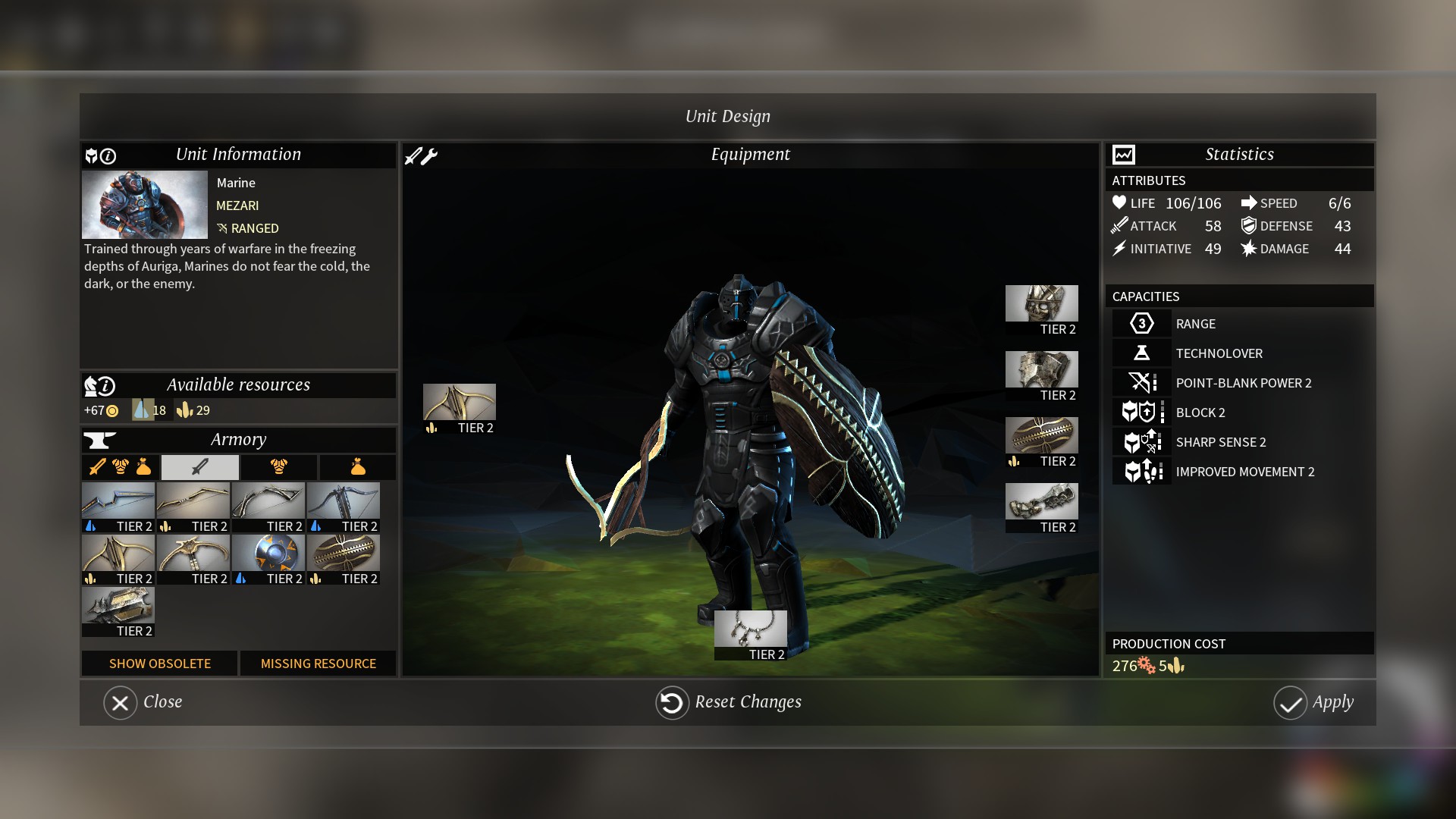
Task: Show the accessories pouch armory tab
Action: (357, 467)
